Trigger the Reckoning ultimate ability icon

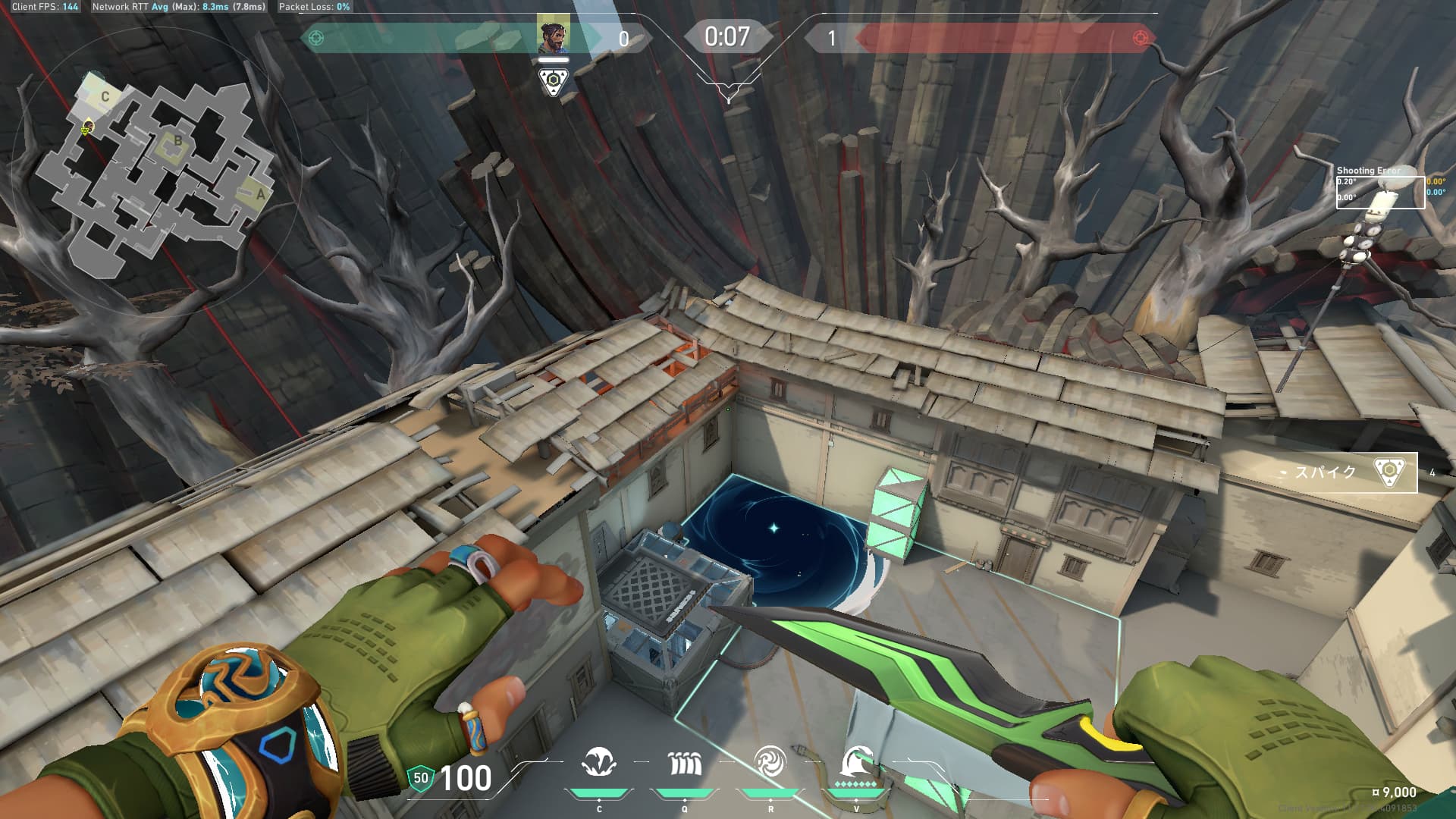click(x=856, y=761)
